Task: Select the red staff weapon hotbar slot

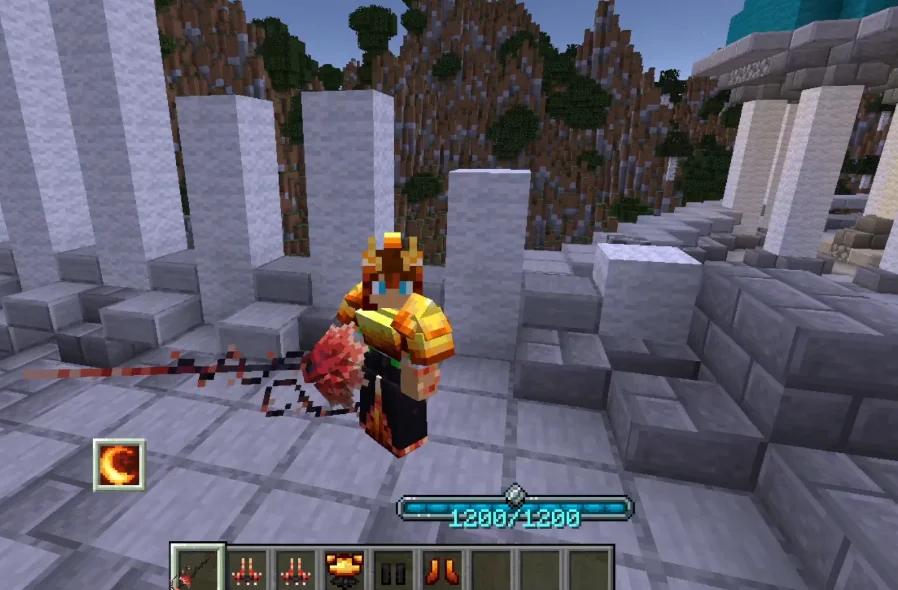Action: click(x=196, y=570)
